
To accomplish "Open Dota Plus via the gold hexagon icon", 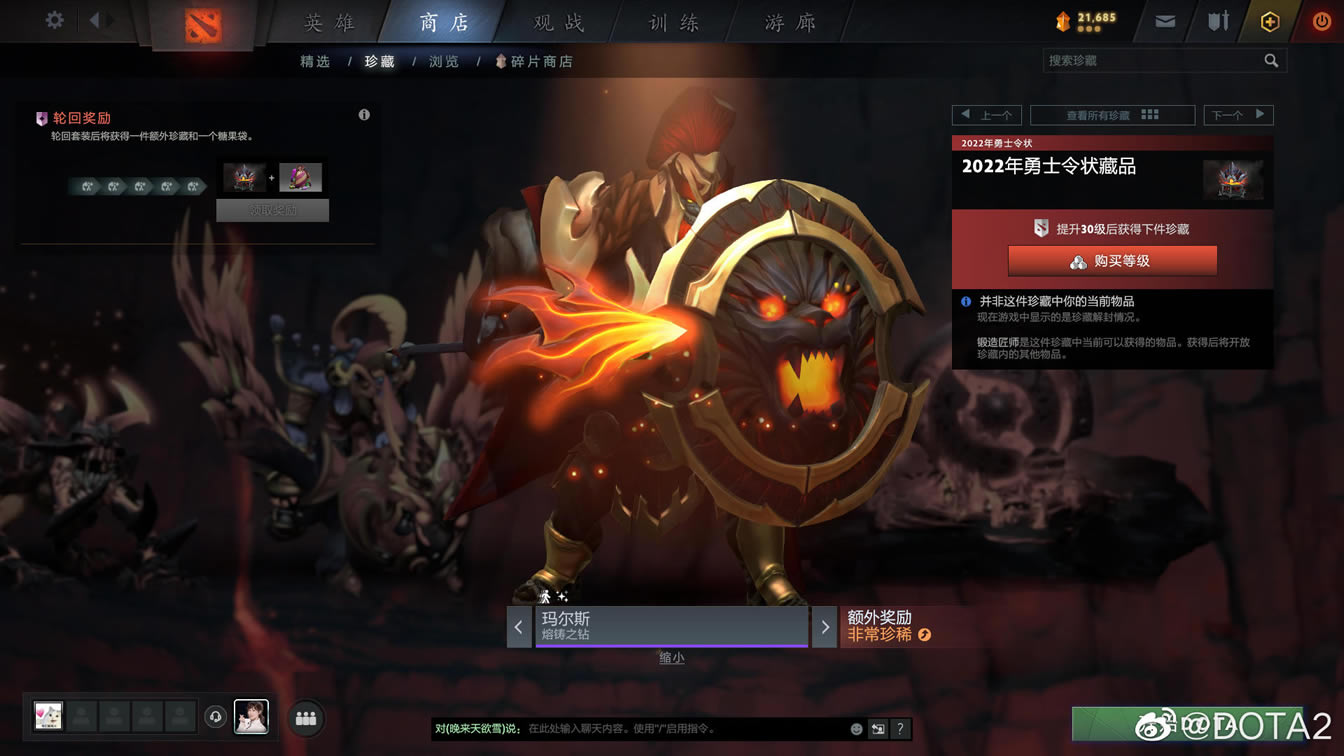I will [x=1269, y=20].
